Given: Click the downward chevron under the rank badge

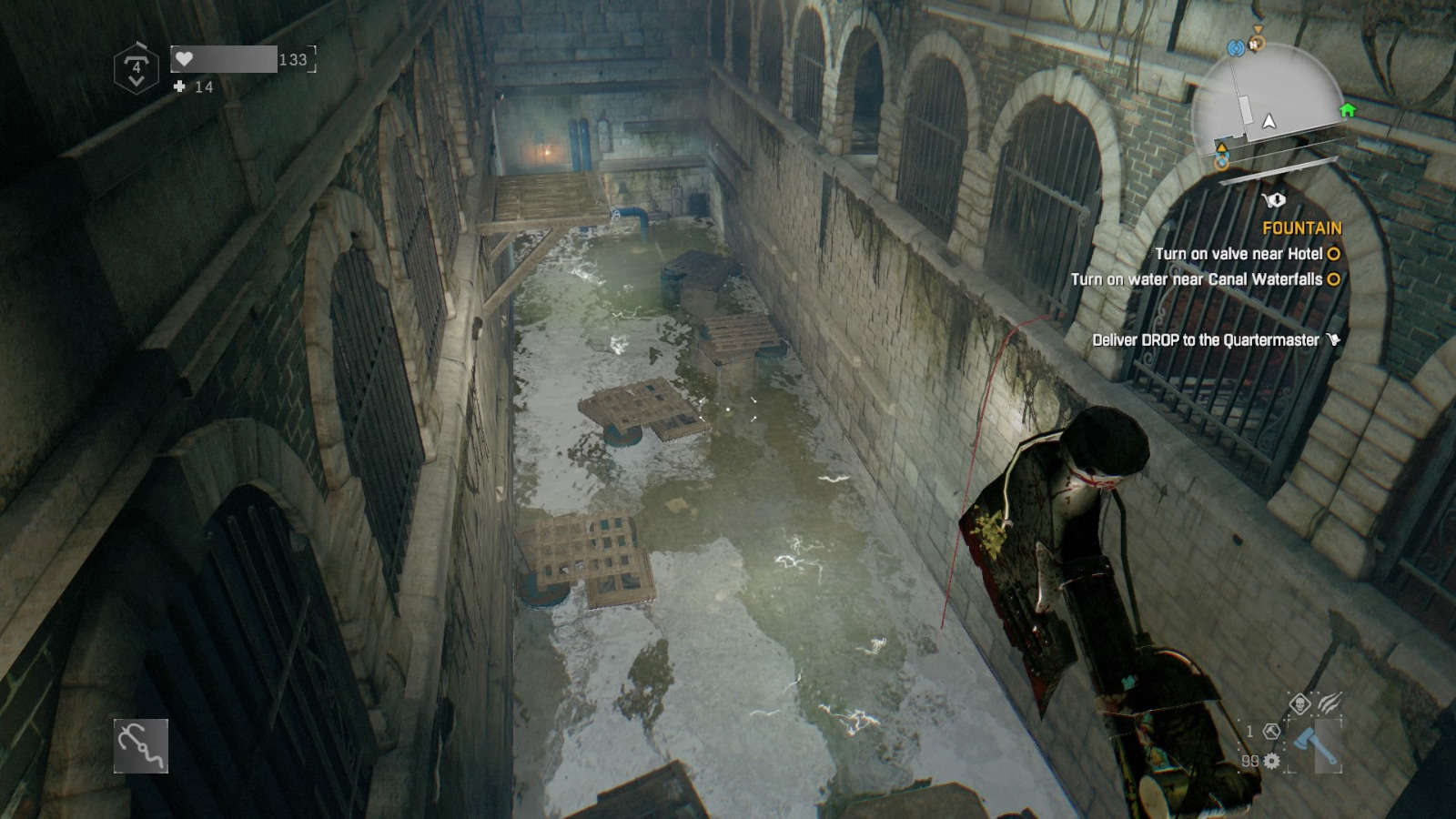Looking at the screenshot, I should pyautogui.click(x=137, y=80).
